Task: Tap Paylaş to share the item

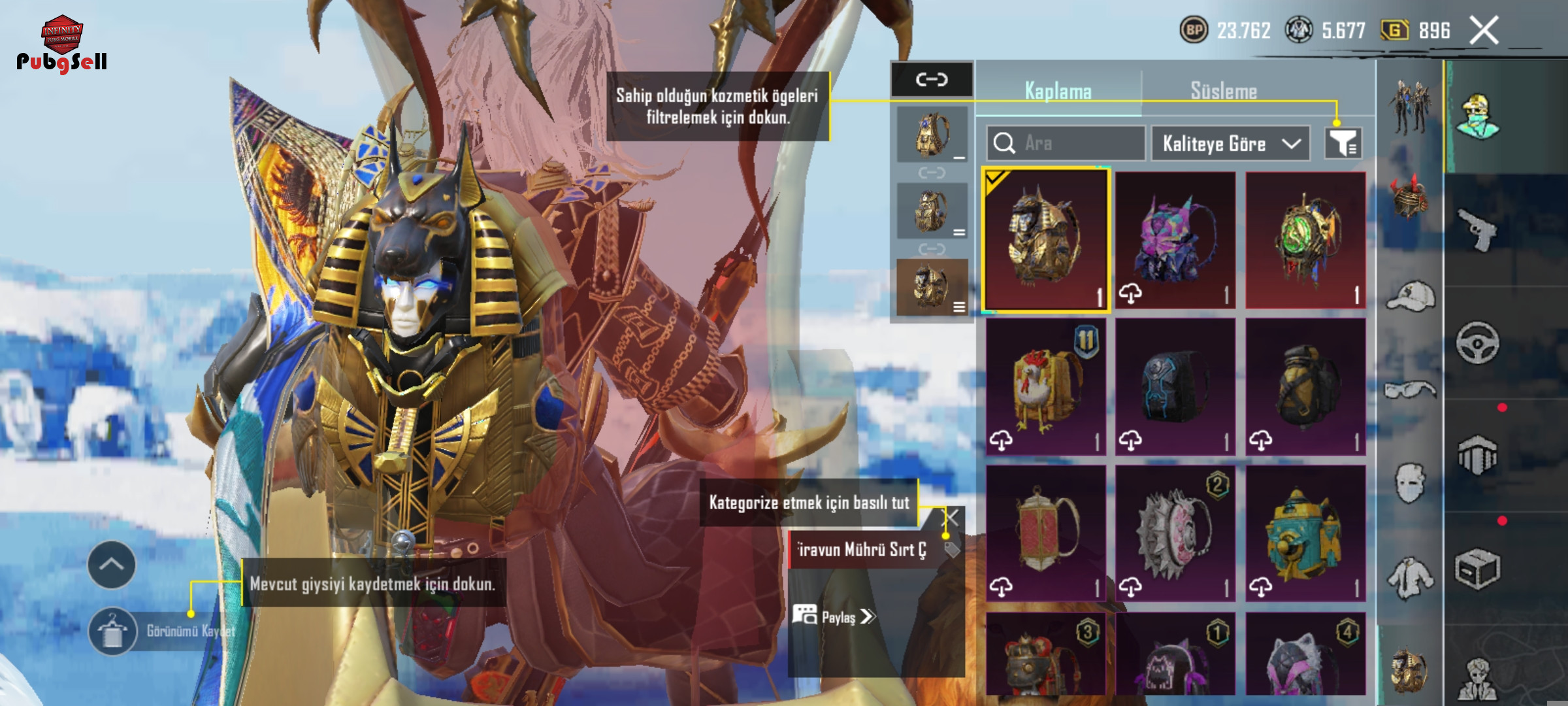Action: 835,616
